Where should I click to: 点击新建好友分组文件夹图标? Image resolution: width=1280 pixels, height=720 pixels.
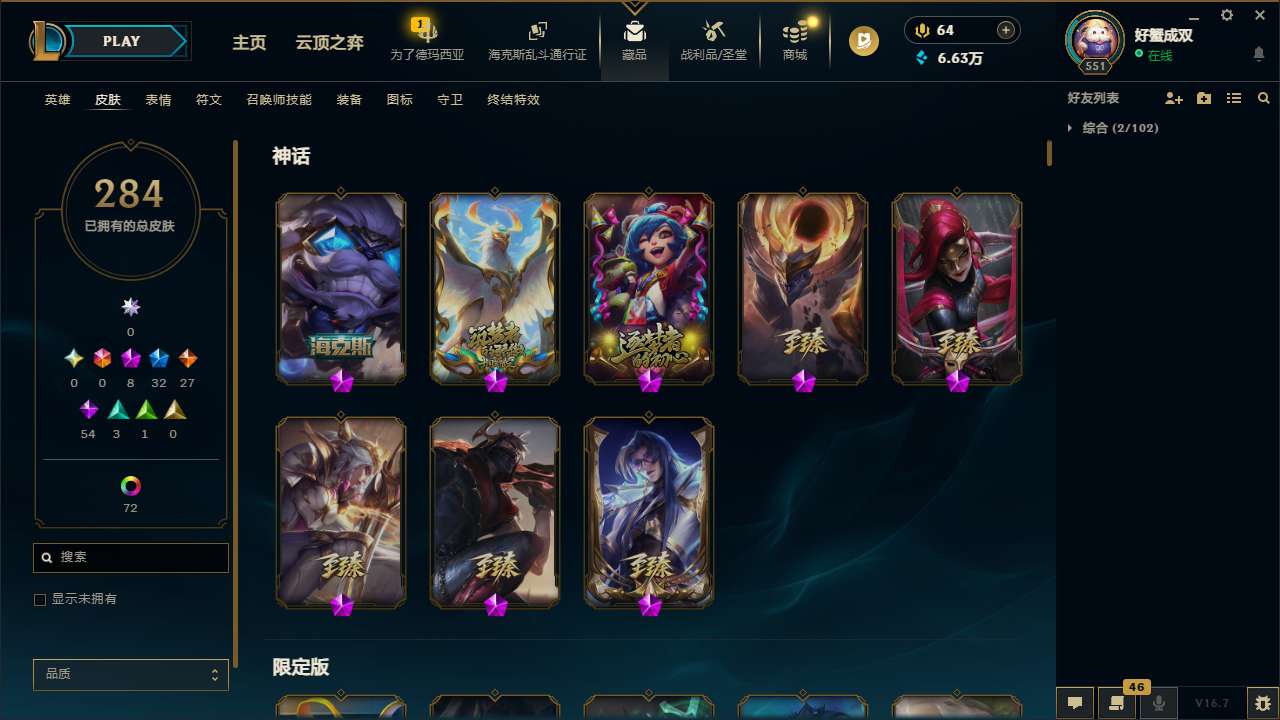click(x=1203, y=98)
